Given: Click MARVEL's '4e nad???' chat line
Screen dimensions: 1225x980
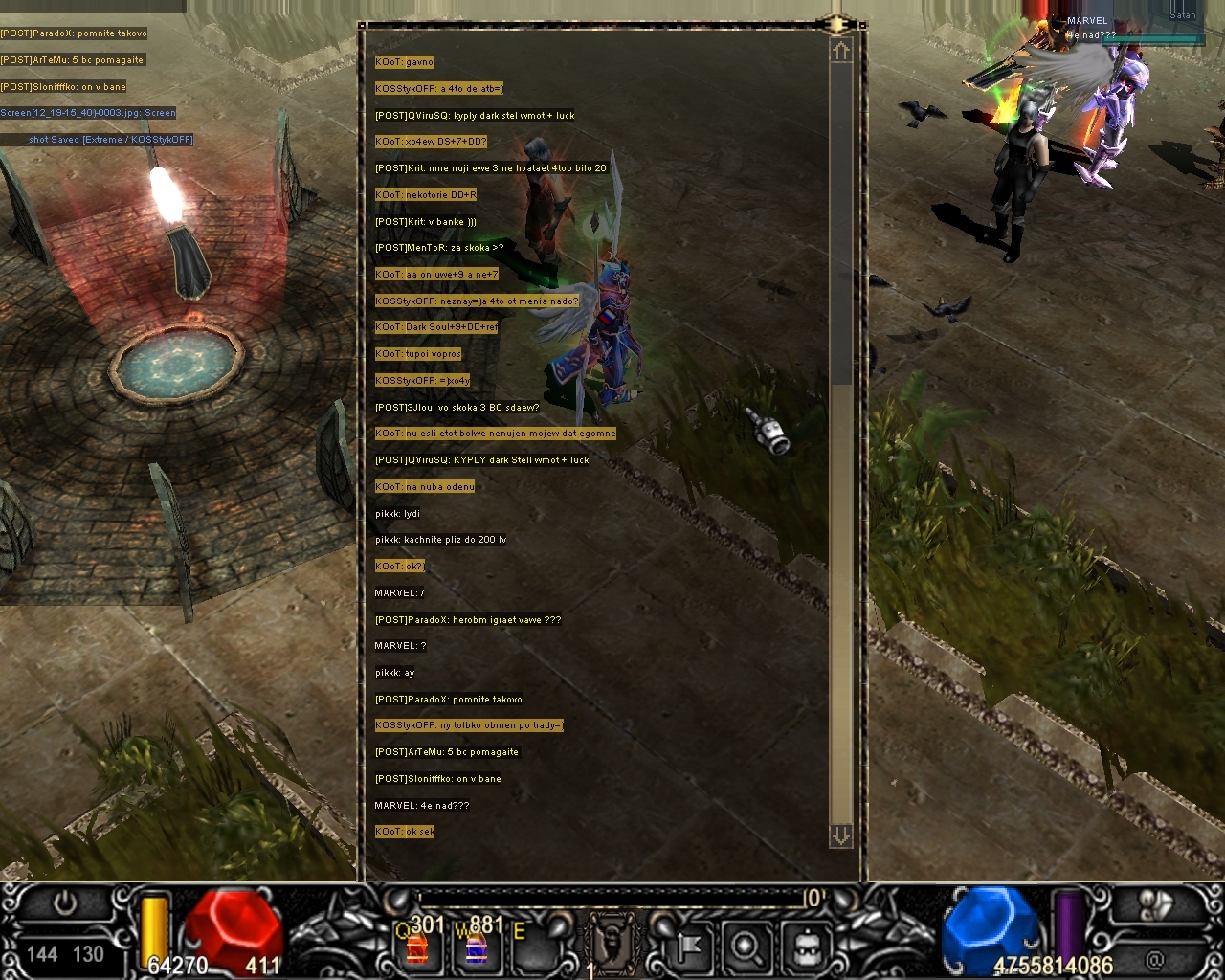Looking at the screenshot, I should 422,806.
